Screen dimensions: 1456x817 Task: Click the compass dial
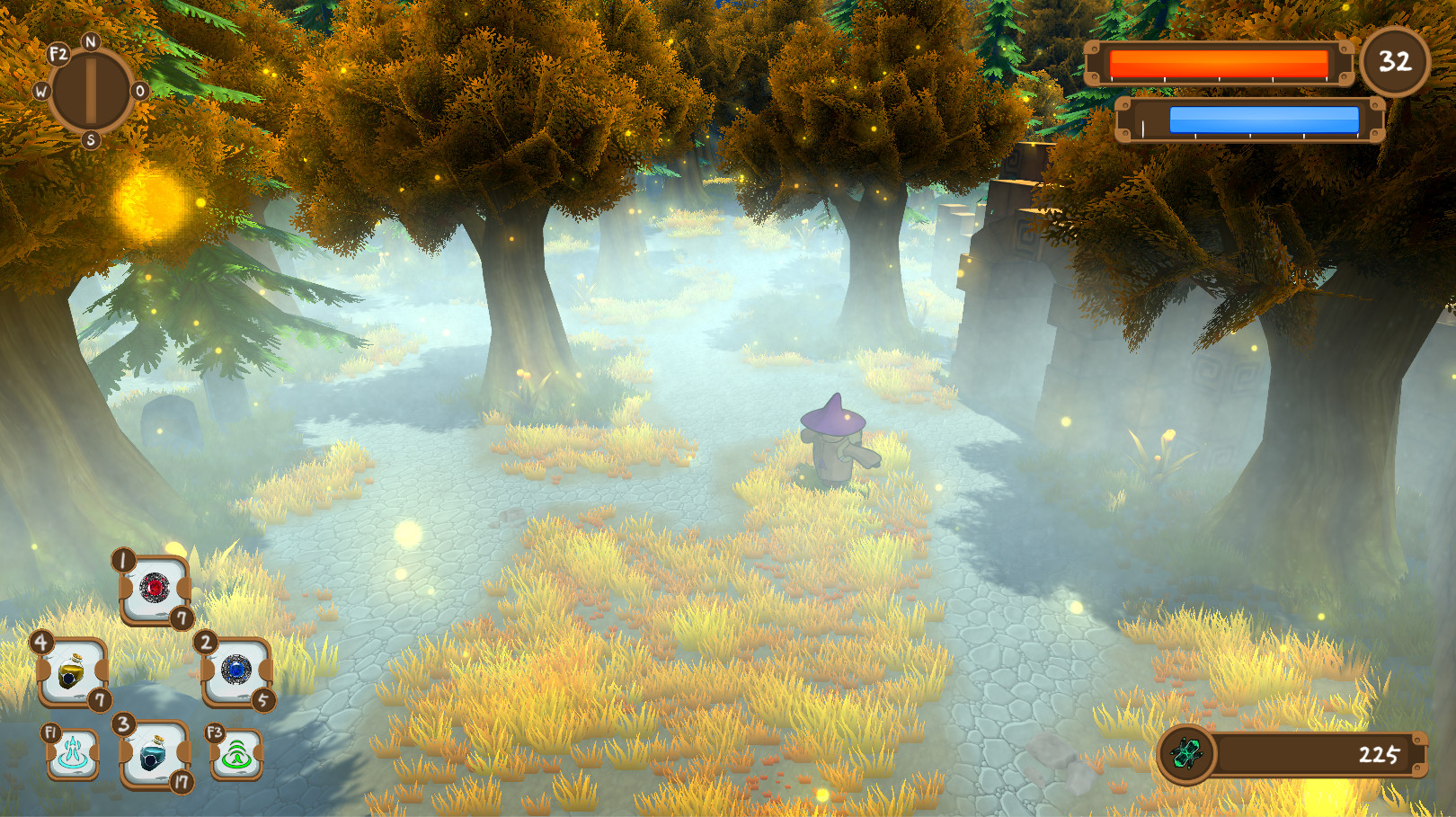pos(91,91)
